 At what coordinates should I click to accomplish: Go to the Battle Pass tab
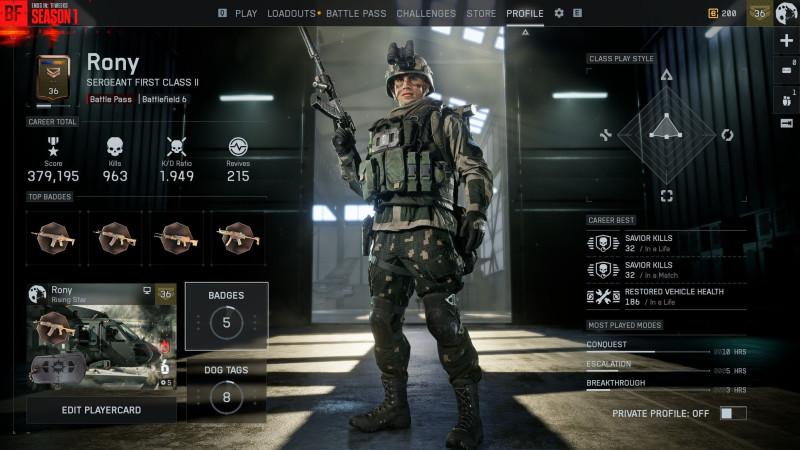356,14
